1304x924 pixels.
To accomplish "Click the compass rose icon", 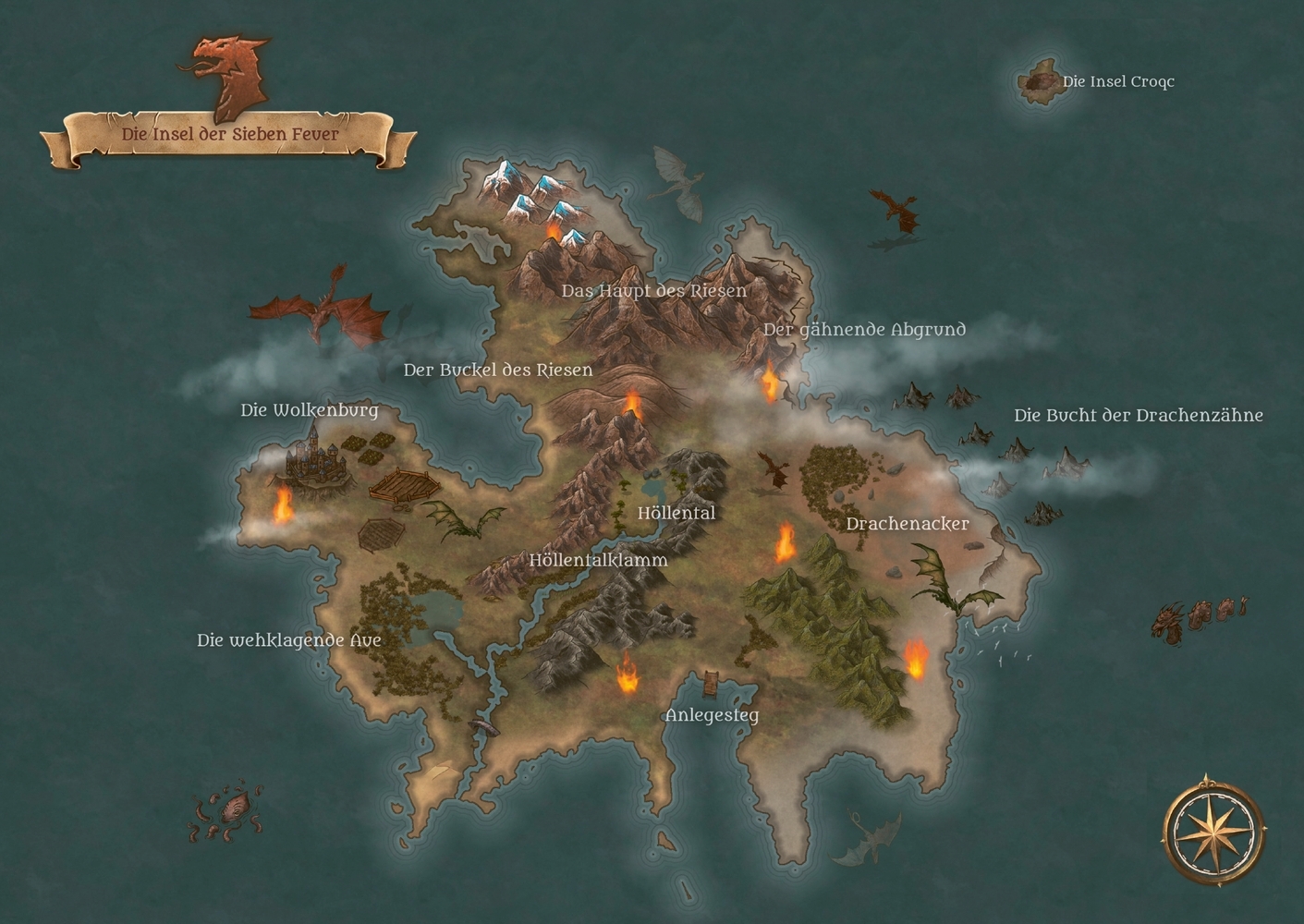I will click(1214, 829).
